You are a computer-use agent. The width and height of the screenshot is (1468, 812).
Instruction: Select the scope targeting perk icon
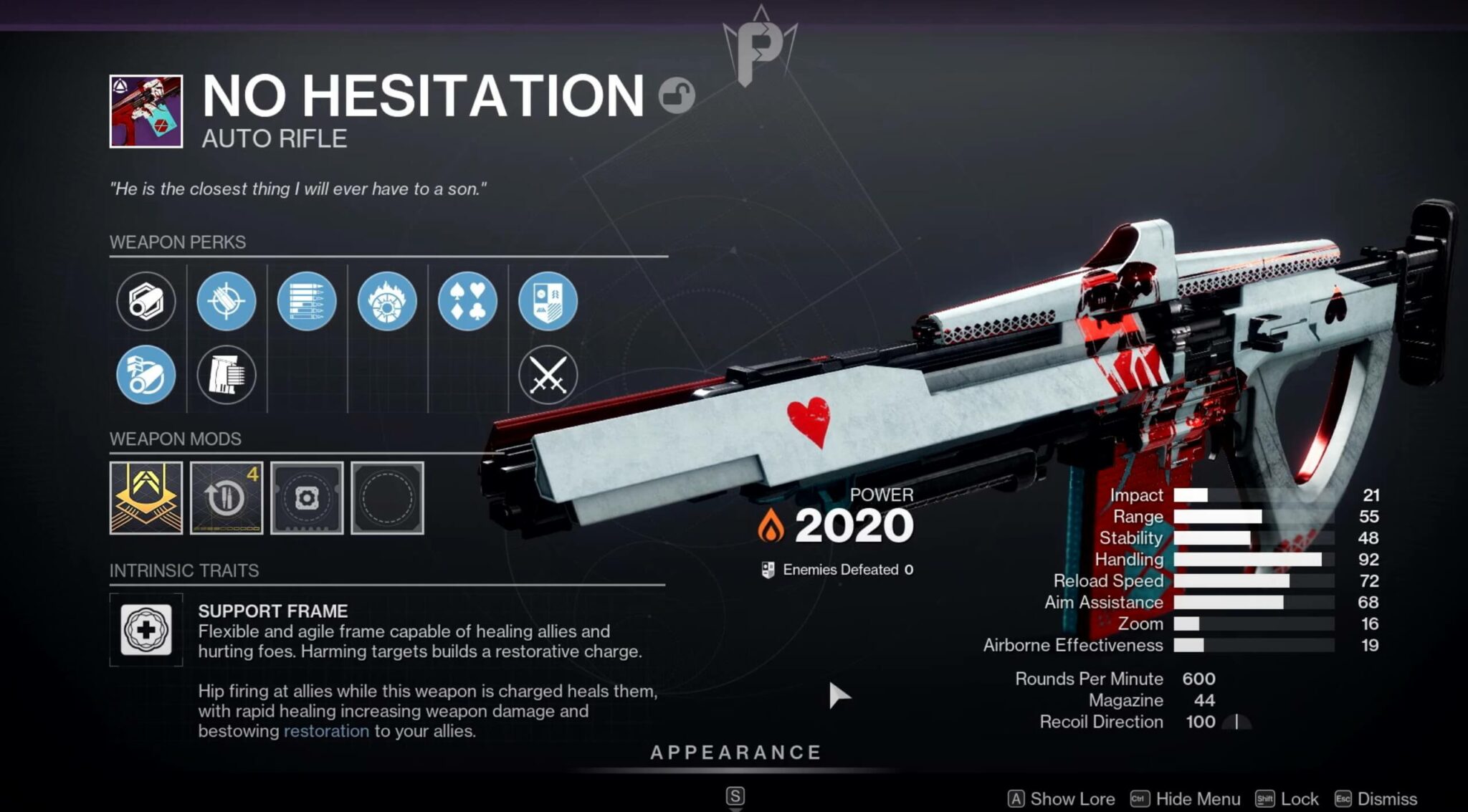pos(226,302)
